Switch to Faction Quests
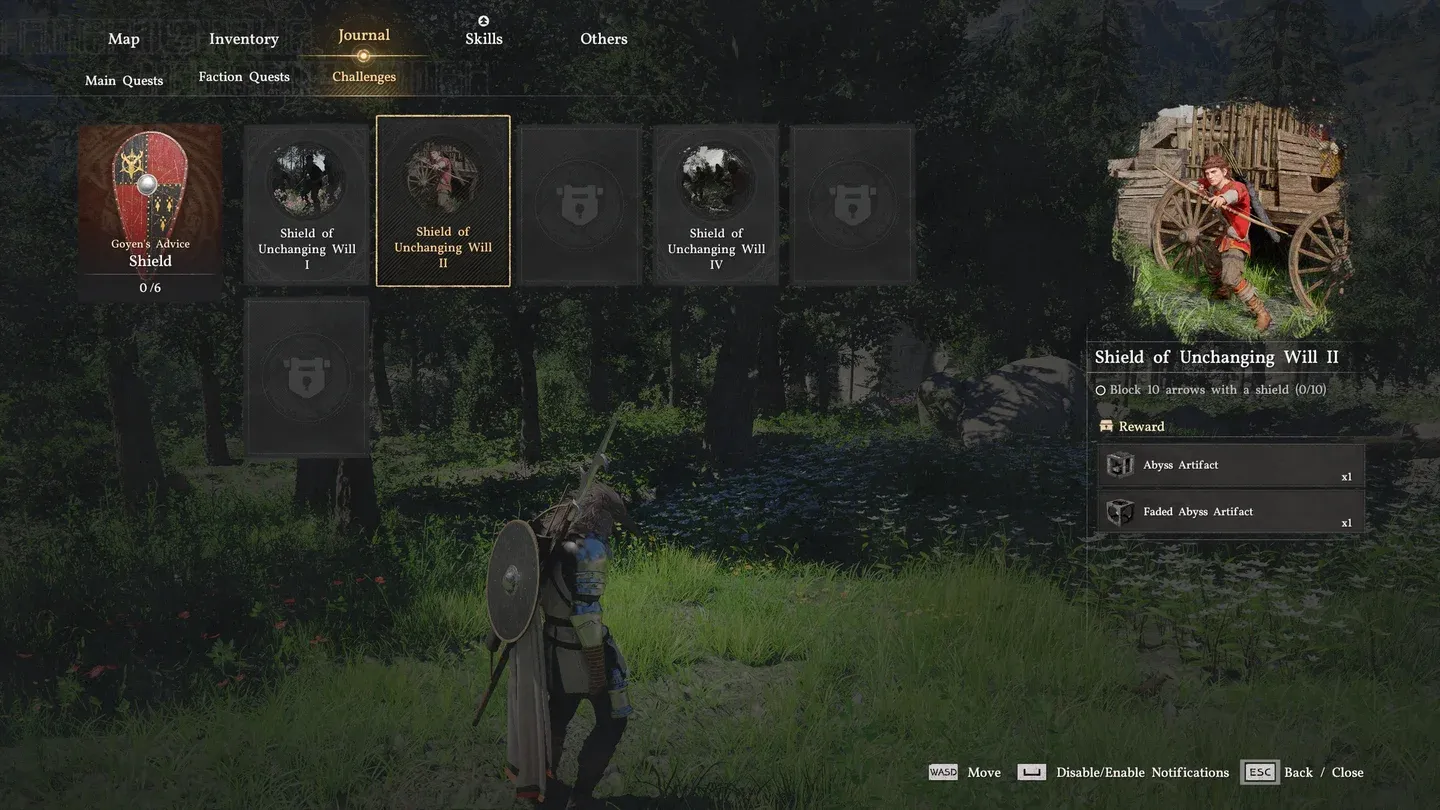1440x810 pixels. pyautogui.click(x=244, y=77)
